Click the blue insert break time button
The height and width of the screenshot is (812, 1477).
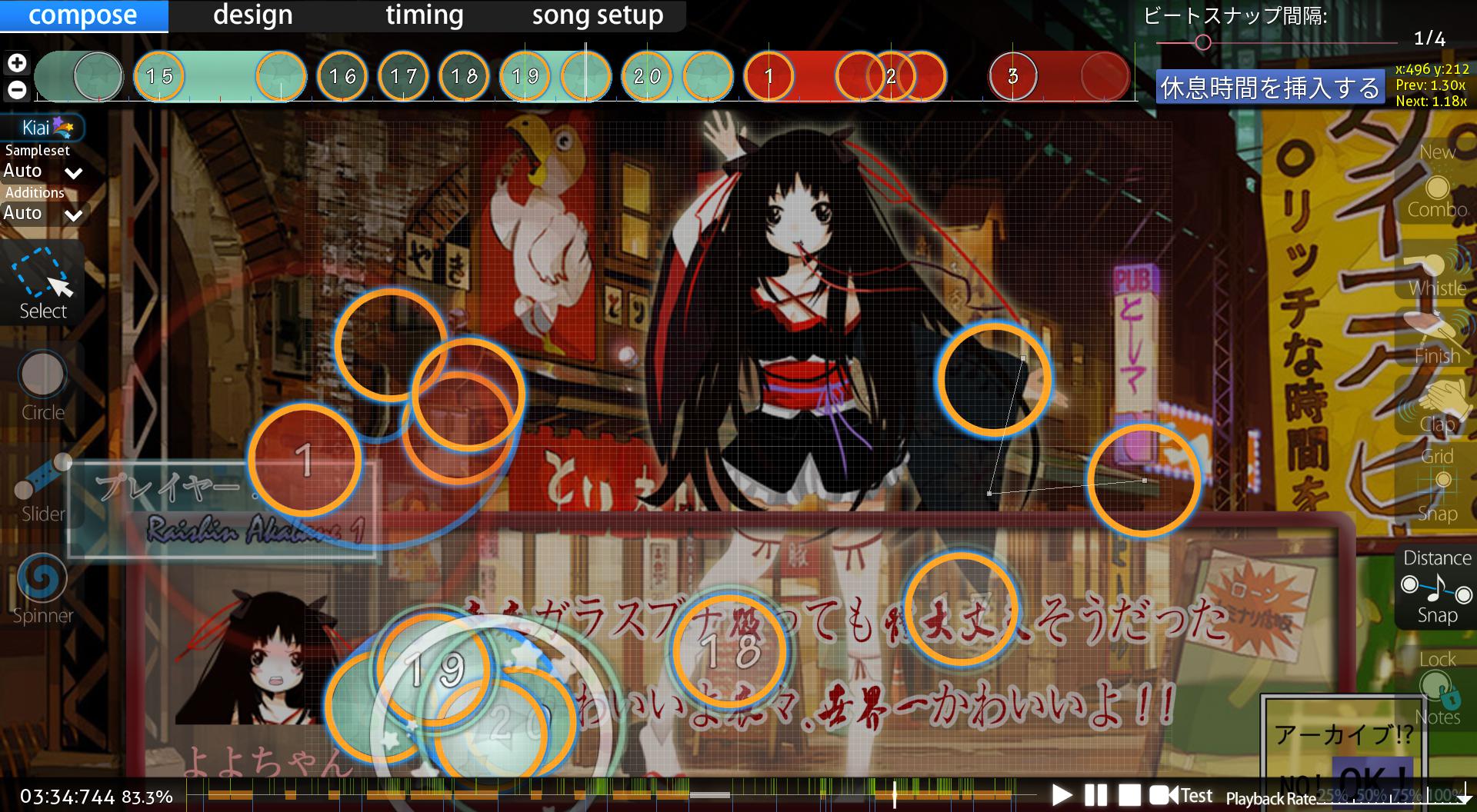1269,88
